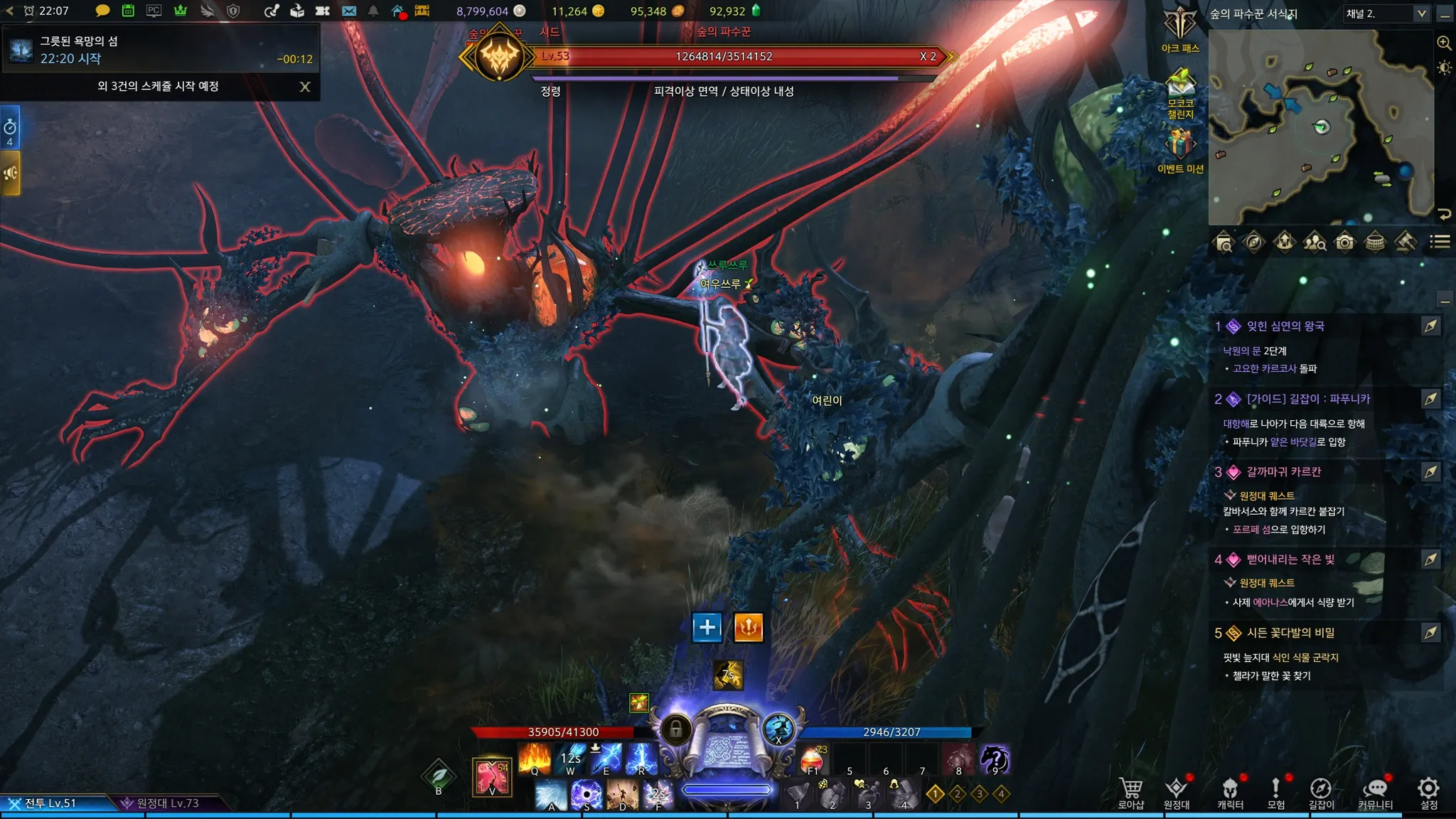The image size is (1456, 819).
Task: Open the 설정 settings gear
Action: pyautogui.click(x=1428, y=792)
